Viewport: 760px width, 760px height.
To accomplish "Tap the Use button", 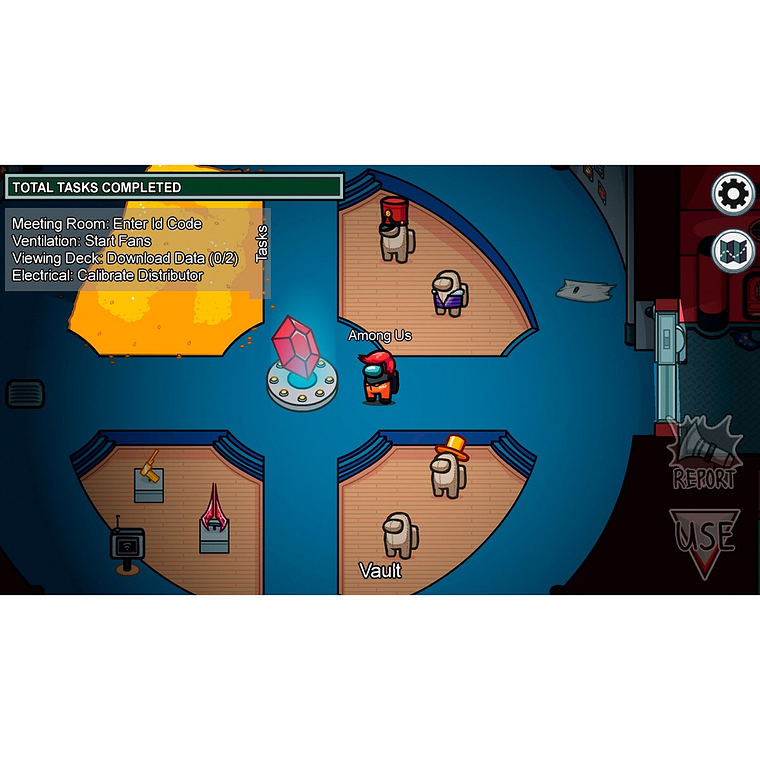I will point(704,540).
